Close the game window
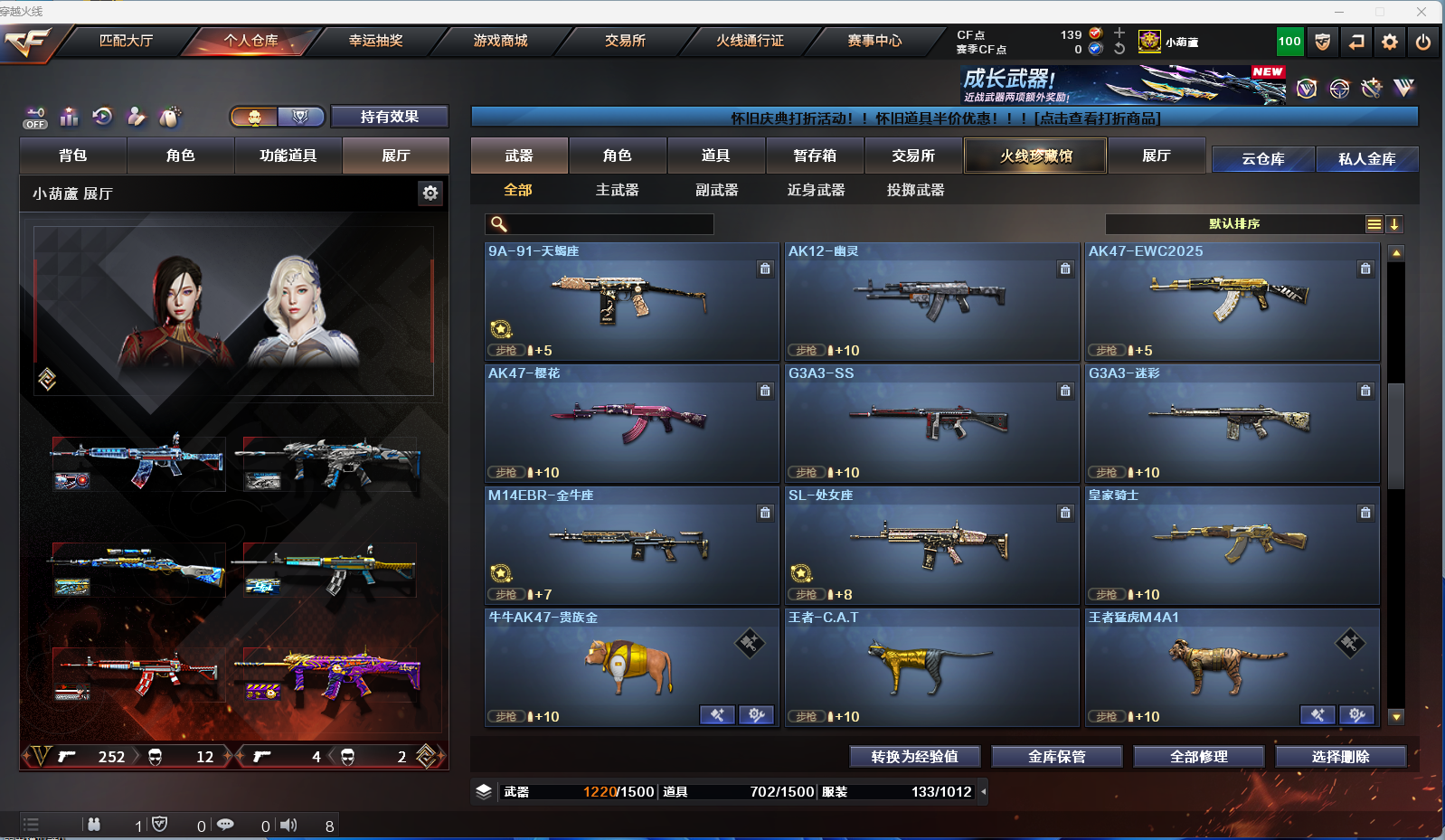This screenshot has width=1445, height=840. [x=1421, y=12]
